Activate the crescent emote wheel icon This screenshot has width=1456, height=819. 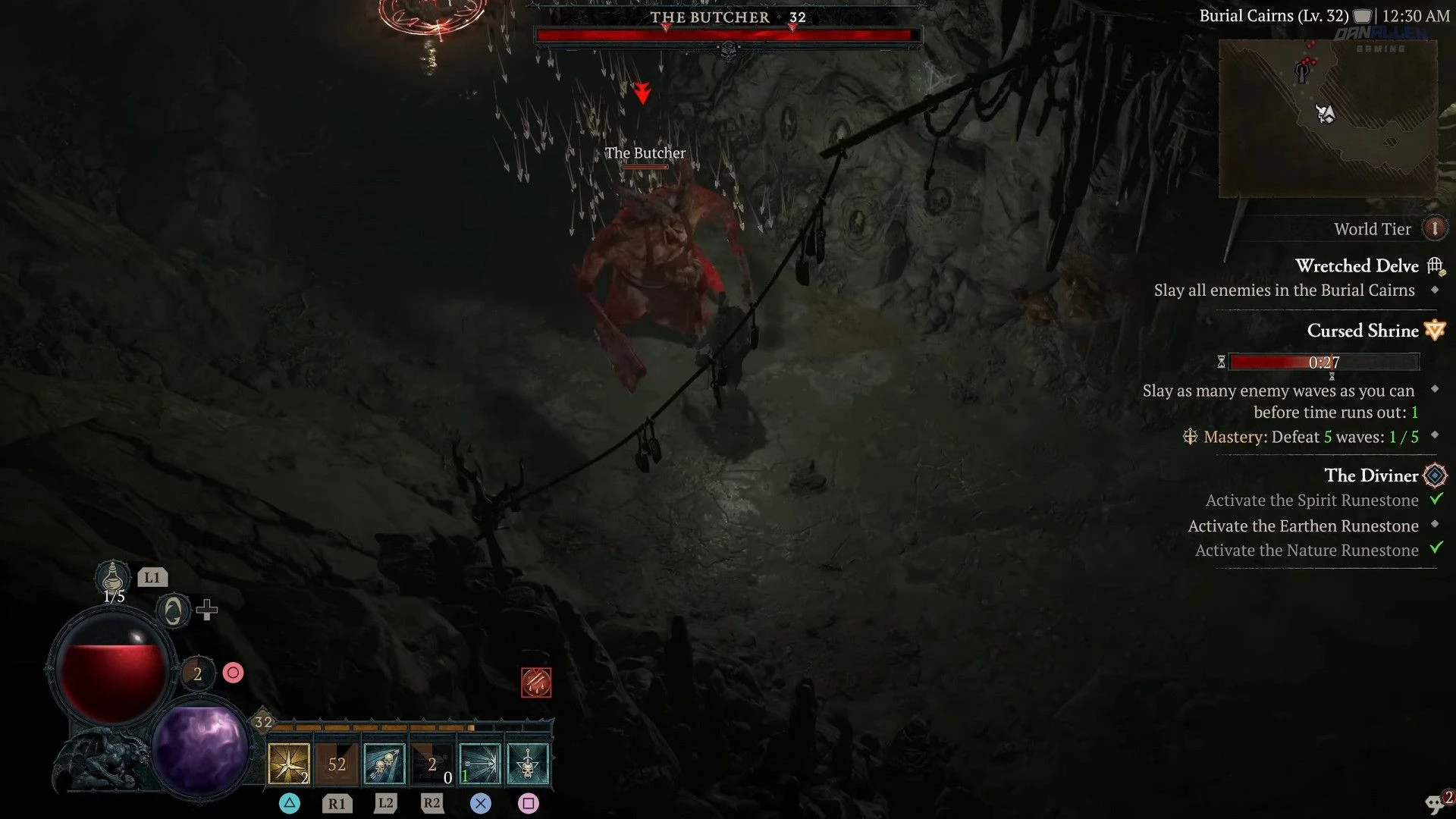(173, 610)
